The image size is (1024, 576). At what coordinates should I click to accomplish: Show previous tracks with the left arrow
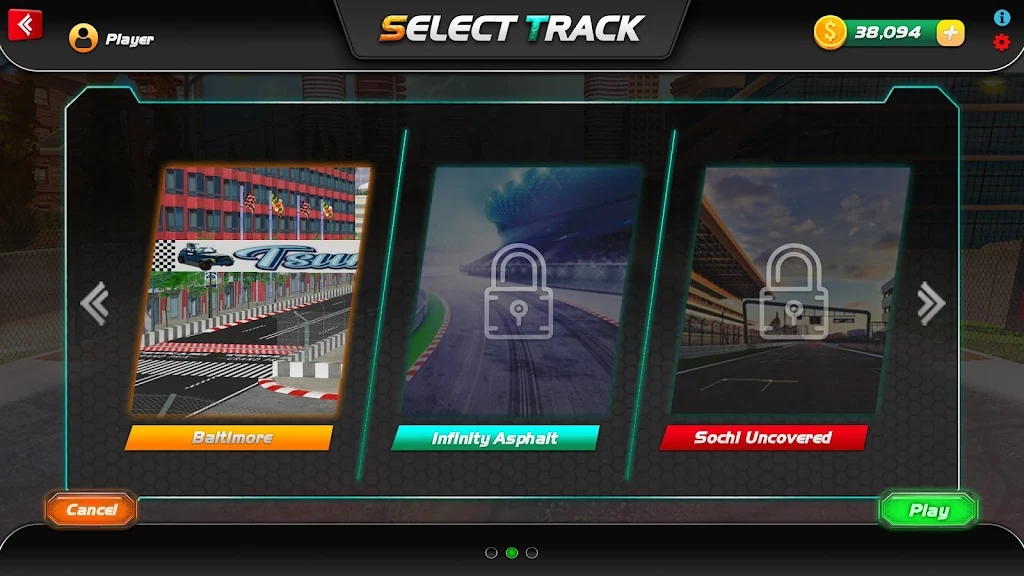click(94, 303)
